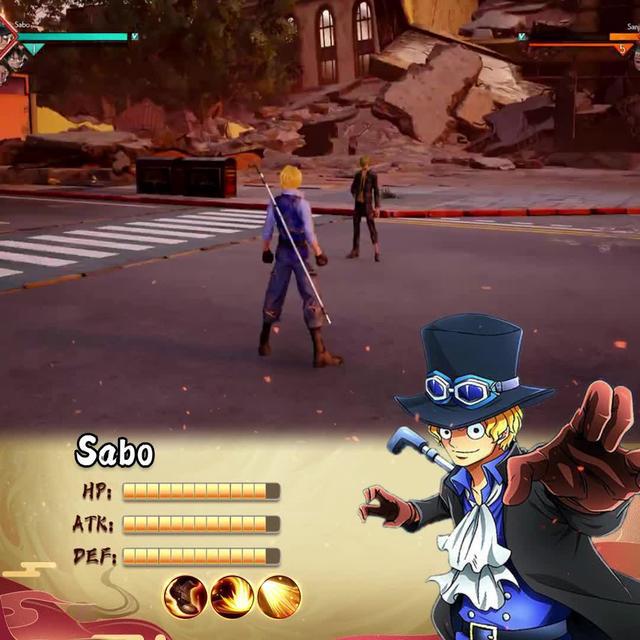
Task: Use the golden light rays skill
Action: coord(279,597)
